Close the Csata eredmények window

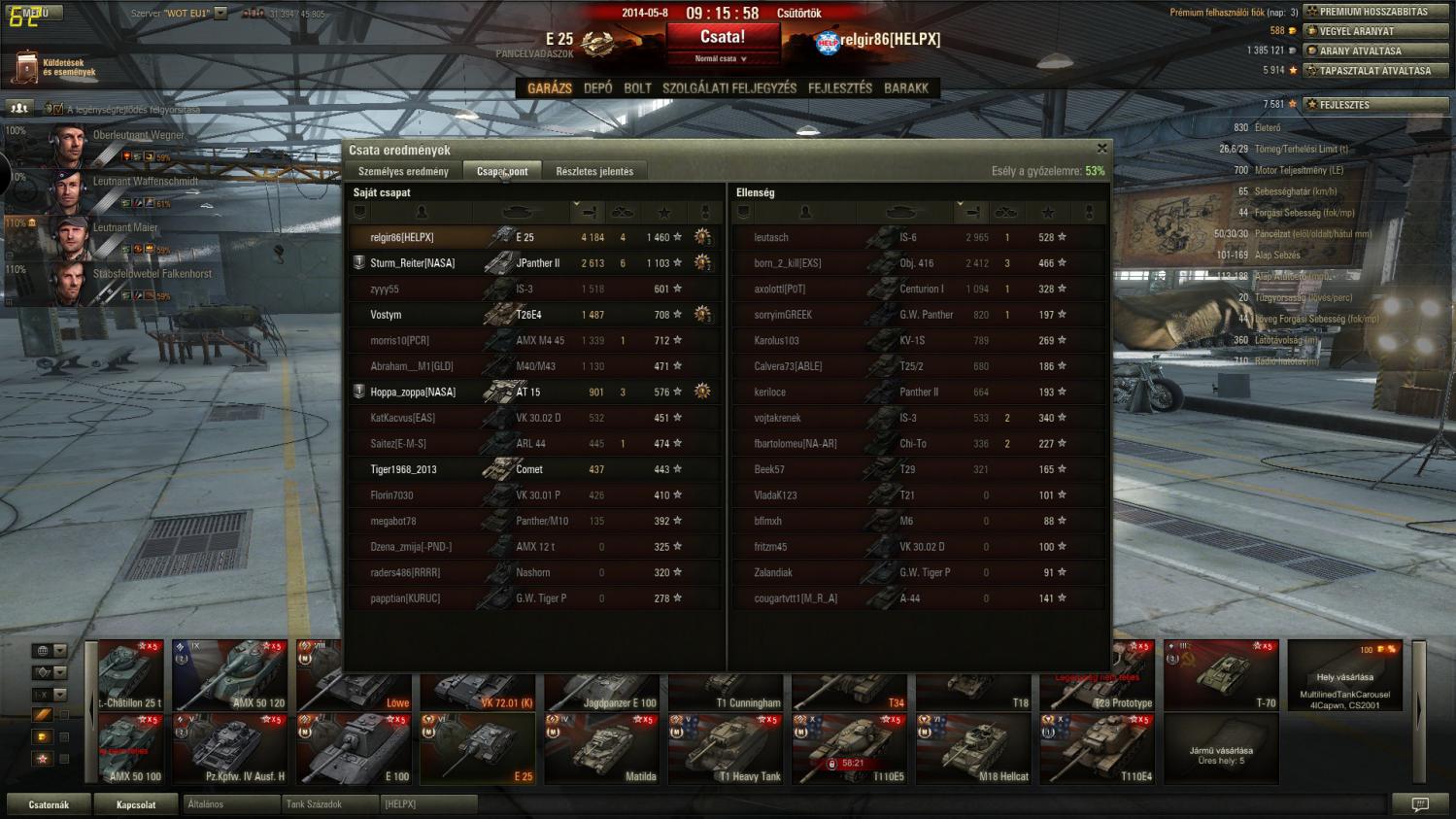point(1101,149)
